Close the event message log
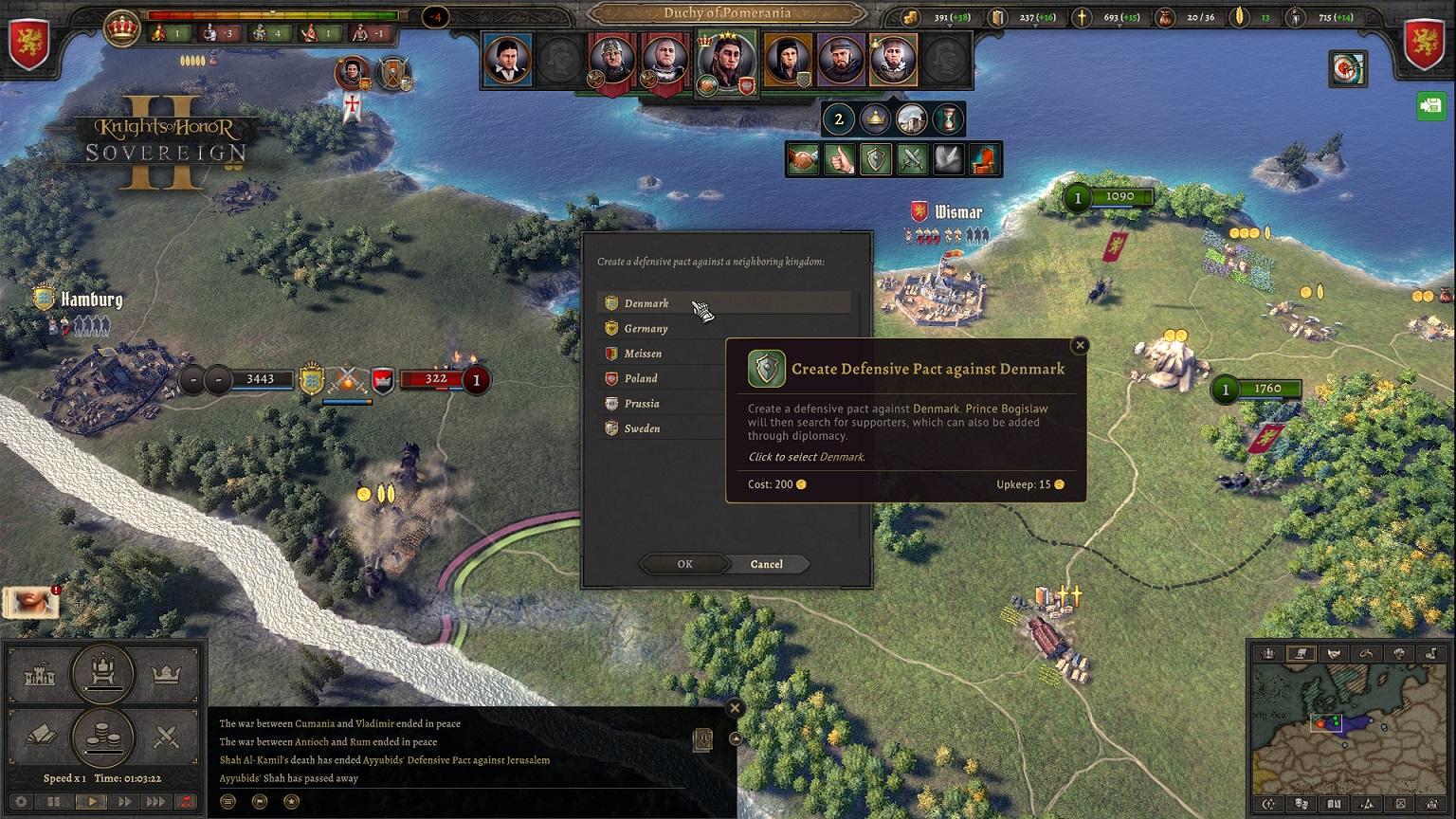Screen dimensions: 1456x819 [735, 708]
